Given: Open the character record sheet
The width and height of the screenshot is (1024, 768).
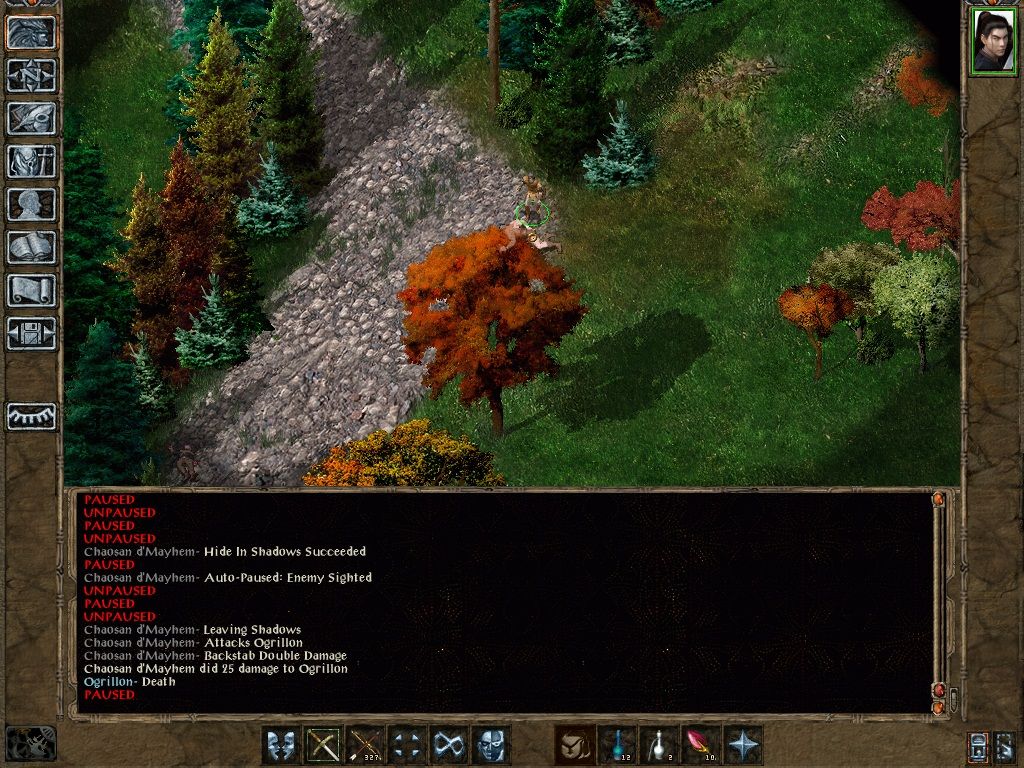Looking at the screenshot, I should [x=32, y=204].
